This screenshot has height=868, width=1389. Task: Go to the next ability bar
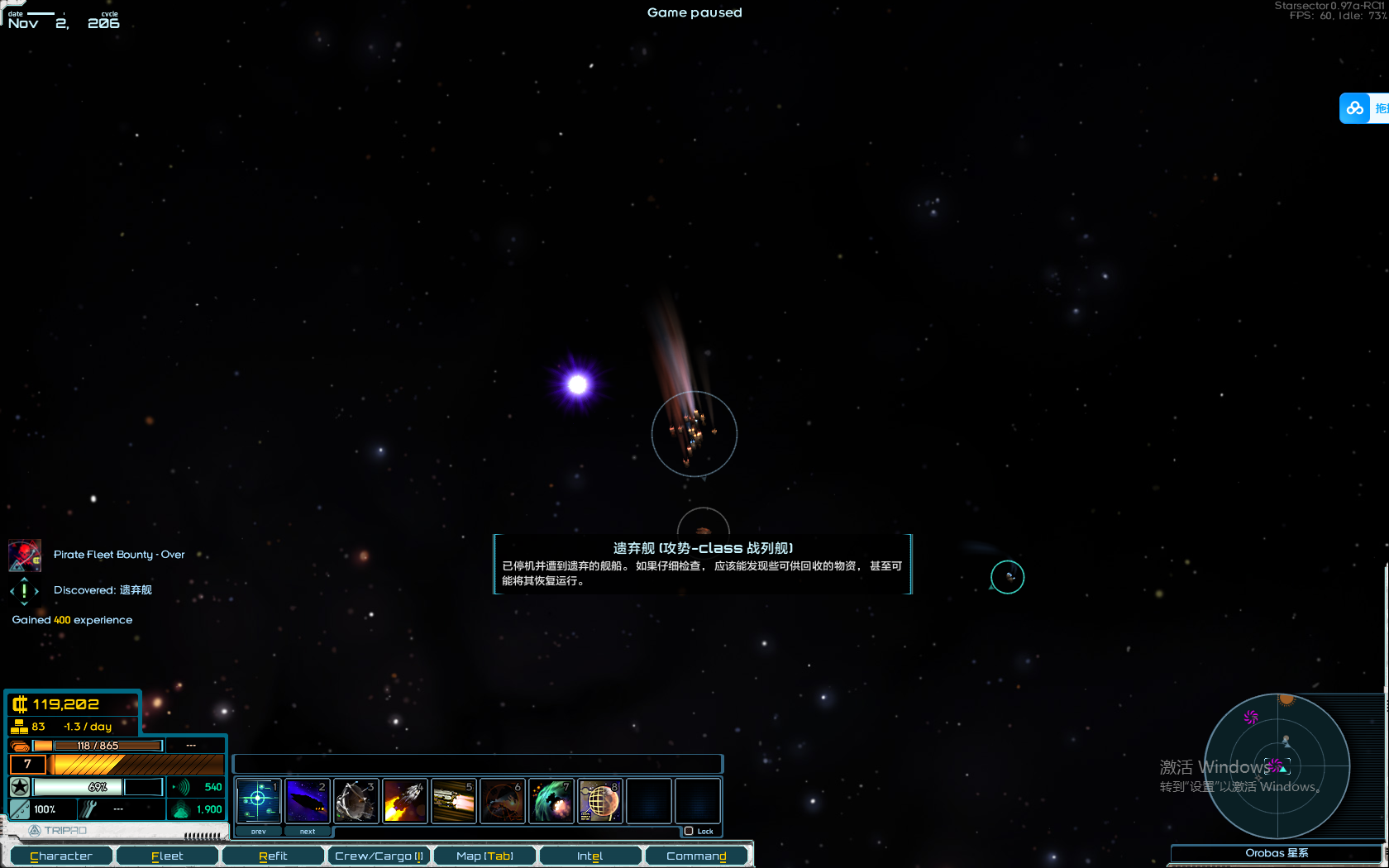pos(308,831)
